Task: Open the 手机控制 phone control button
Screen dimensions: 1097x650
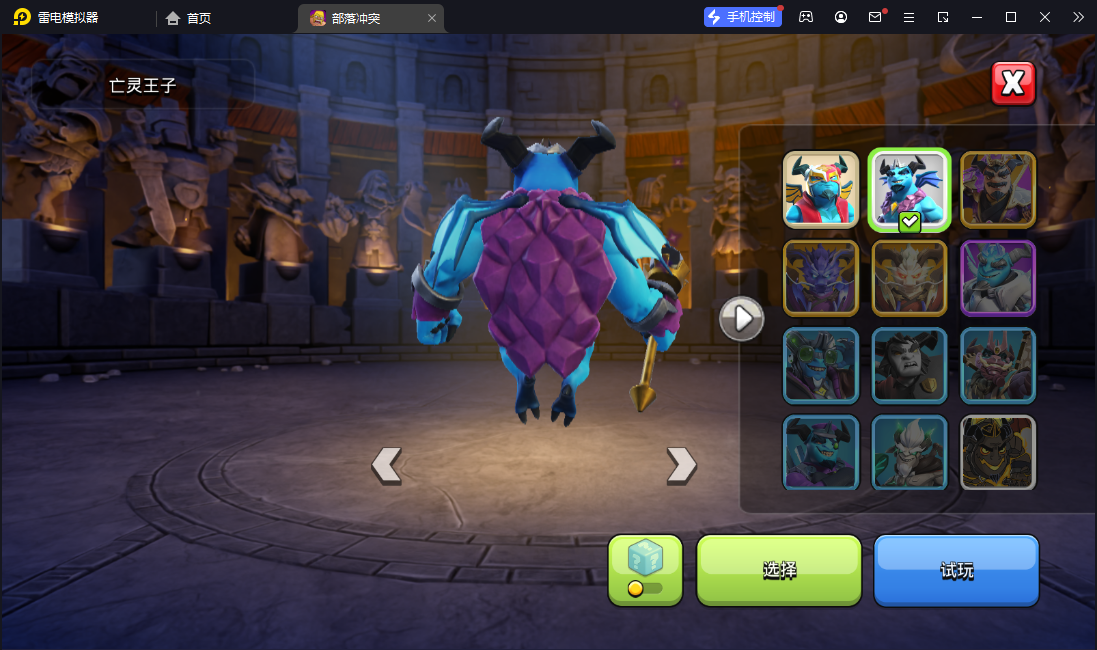Action: 743,17
